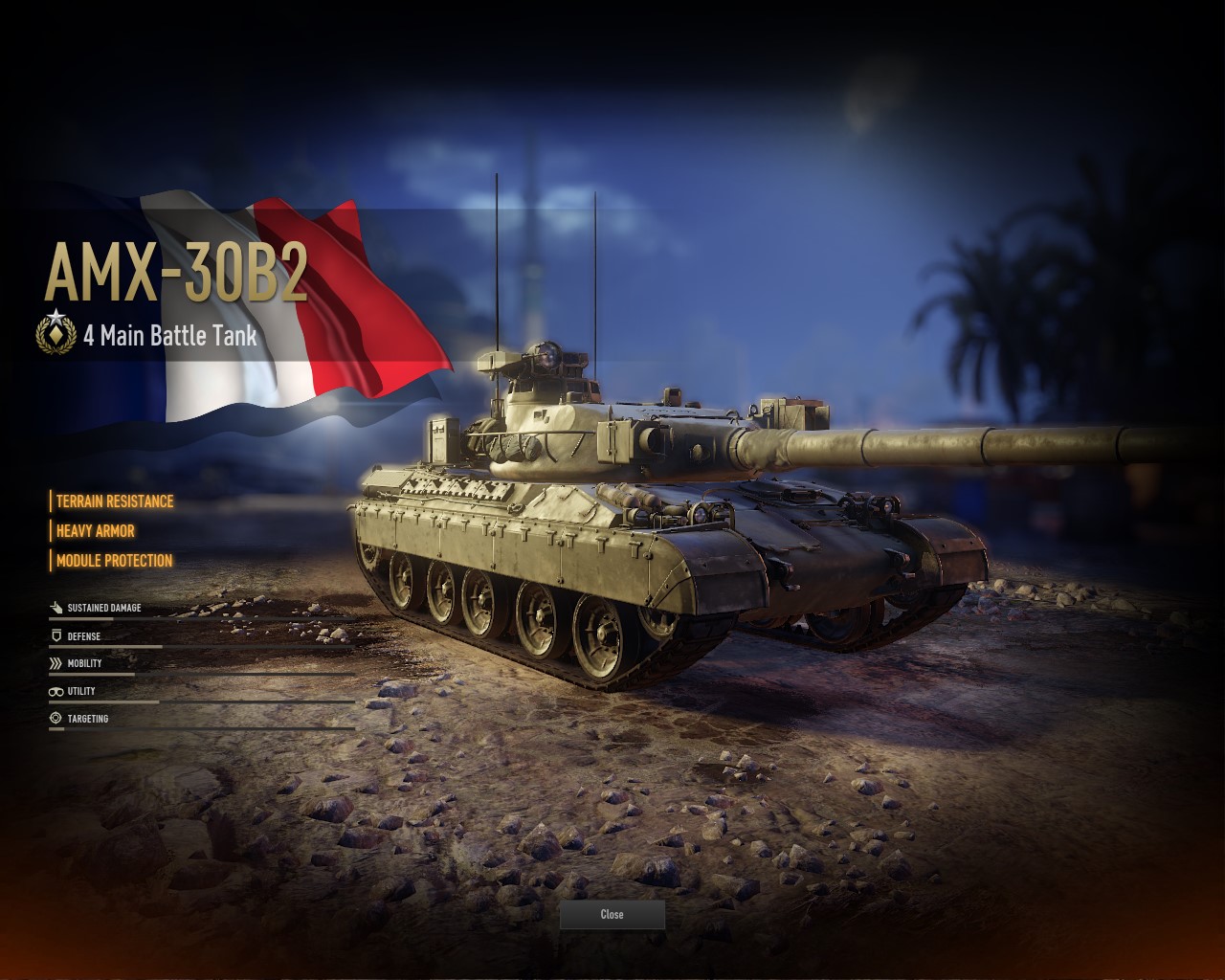Click the Targeting crosshair icon
This screenshot has width=1225, height=980.
[x=54, y=716]
